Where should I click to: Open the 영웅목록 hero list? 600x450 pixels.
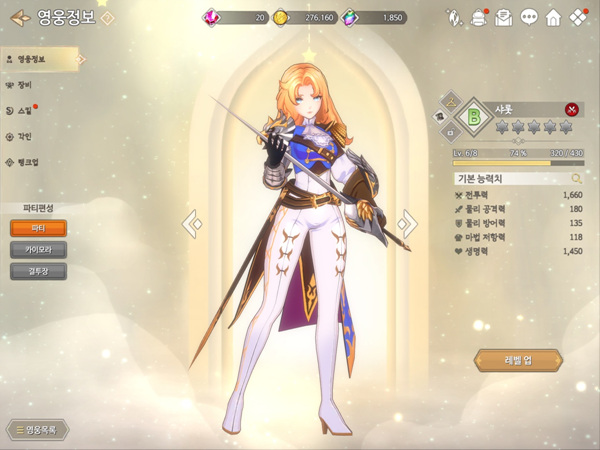tap(38, 430)
